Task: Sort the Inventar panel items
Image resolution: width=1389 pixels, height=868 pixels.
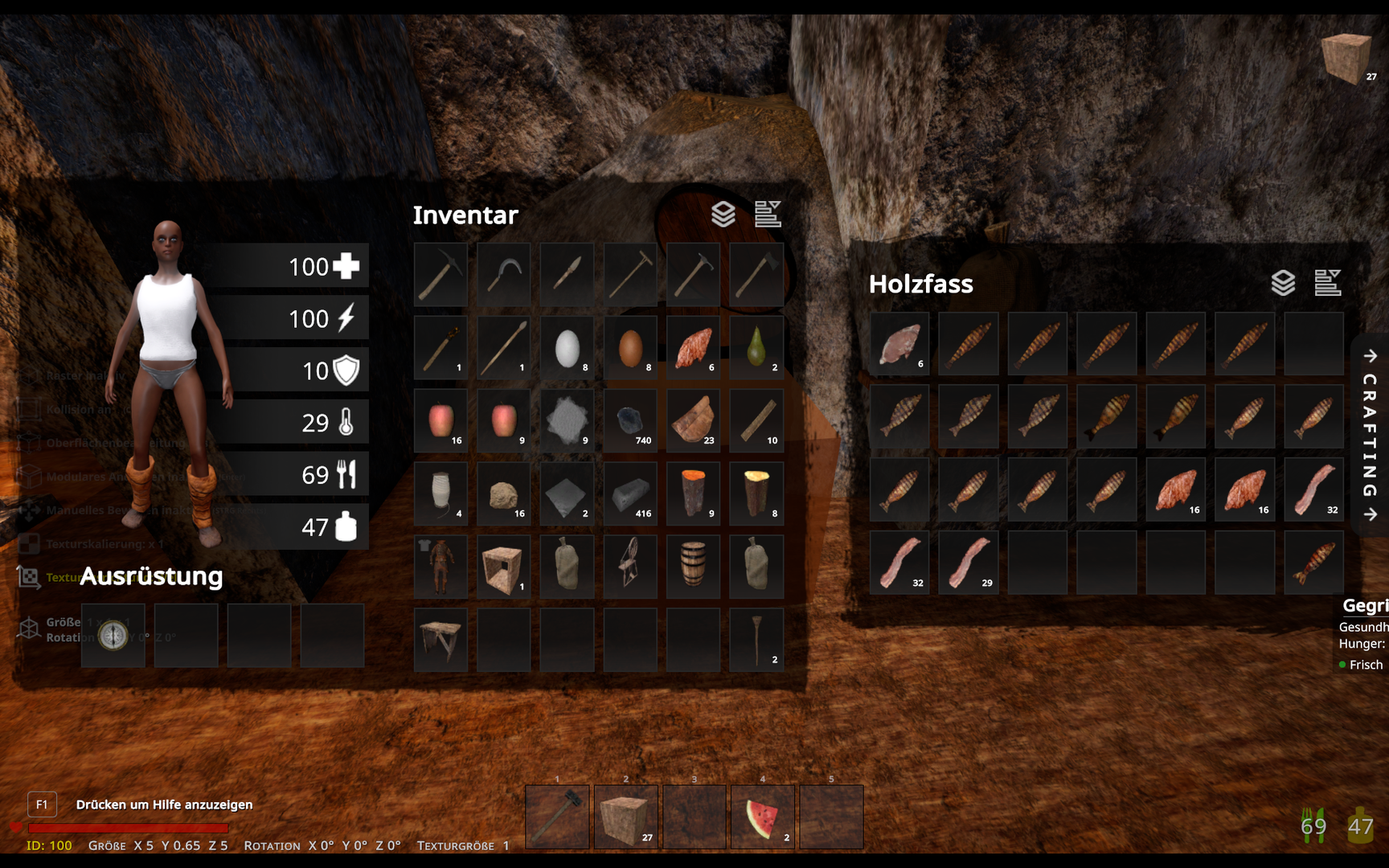Action: (768, 214)
